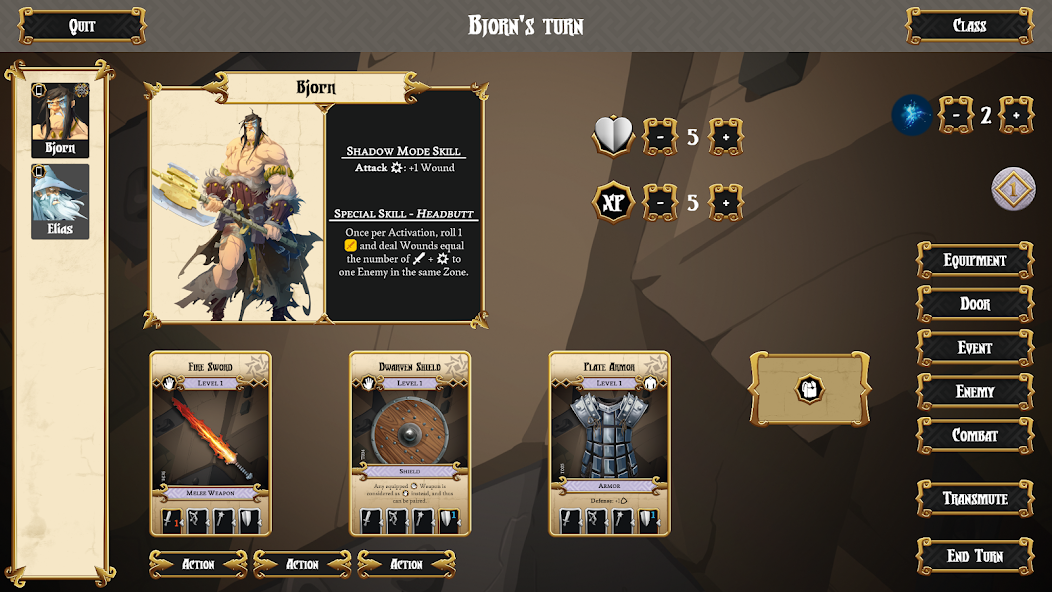Click the Transmute button
Viewport: 1052px width, 592px height.
pos(975,498)
